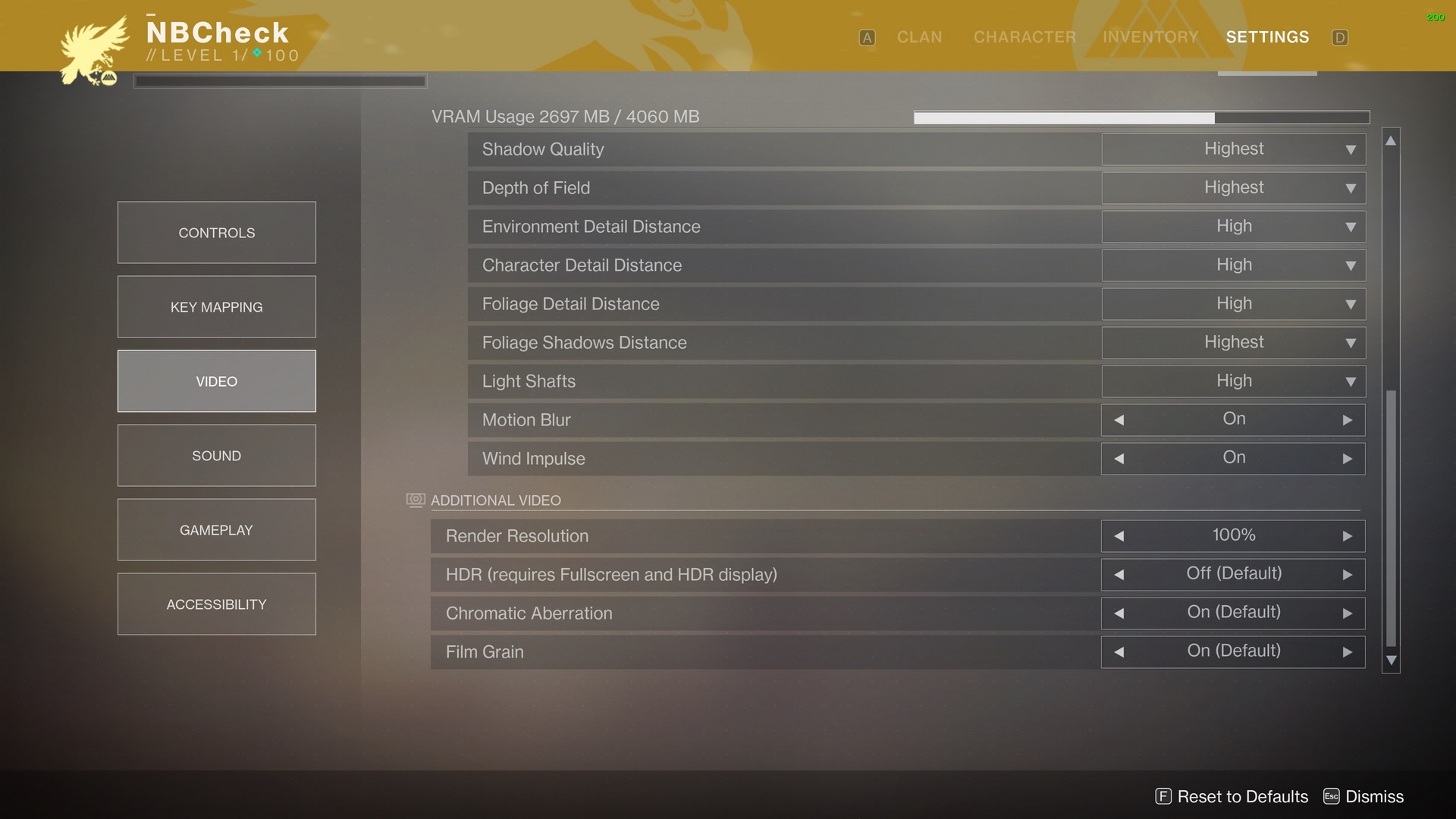1456x819 pixels.
Task: Click the scrollbar up arrow
Action: pyautogui.click(x=1391, y=140)
